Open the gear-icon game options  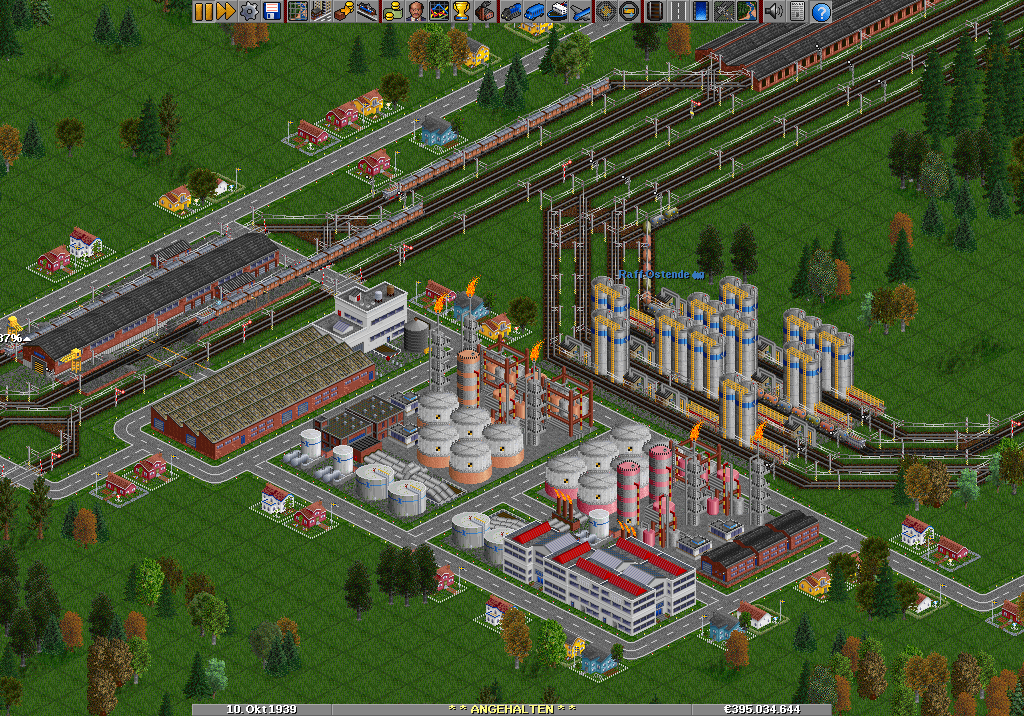247,12
